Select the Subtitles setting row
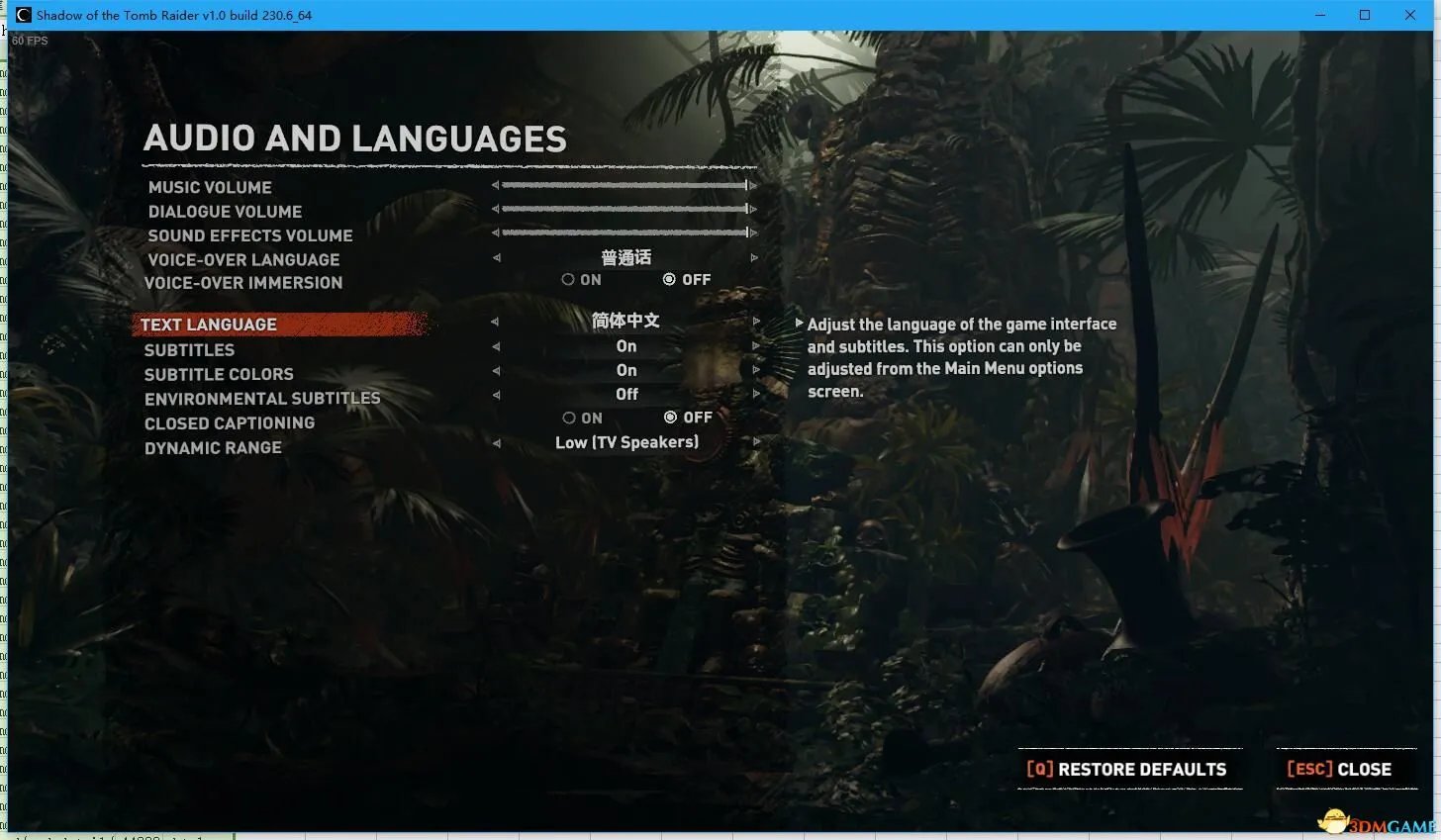Screen dimensions: 1441x840 click(x=189, y=350)
